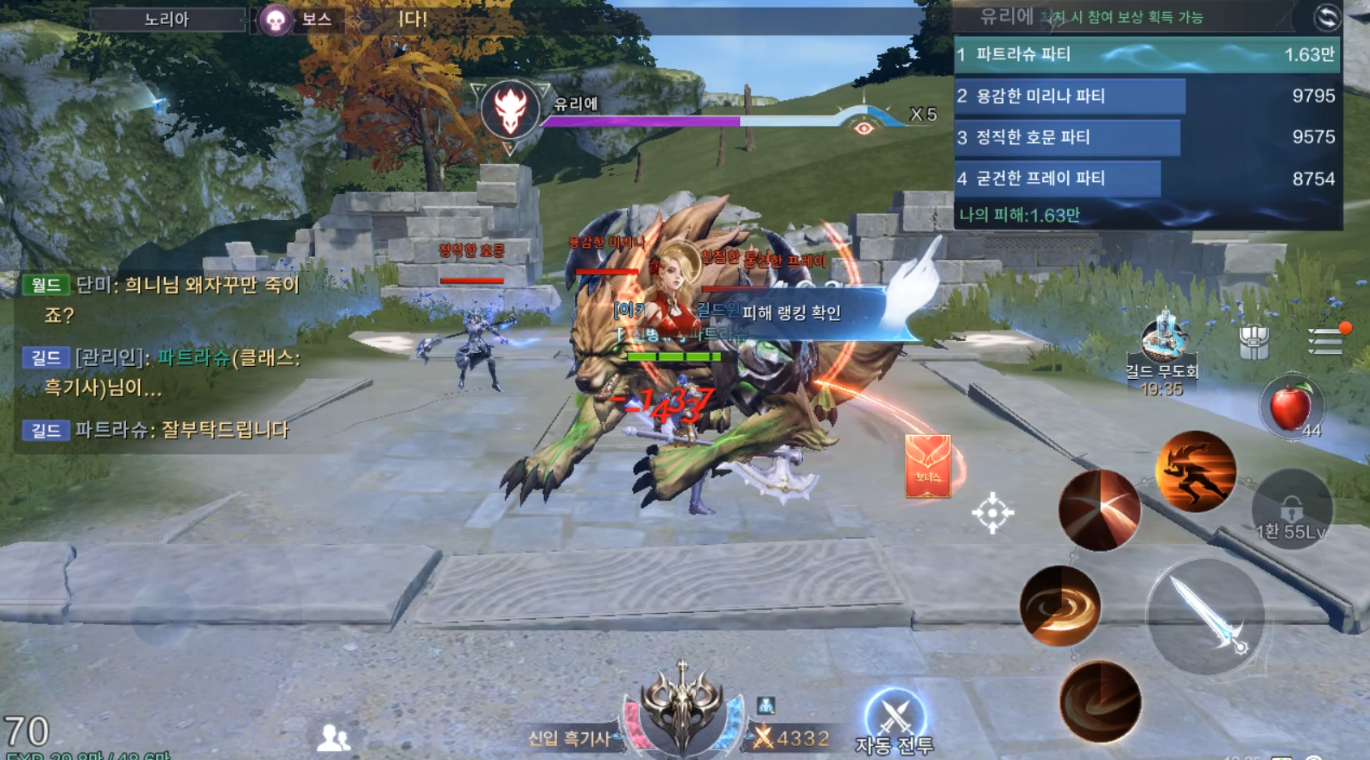Collect the red 보너스 card
The image size is (1370, 760).
pyautogui.click(x=927, y=466)
